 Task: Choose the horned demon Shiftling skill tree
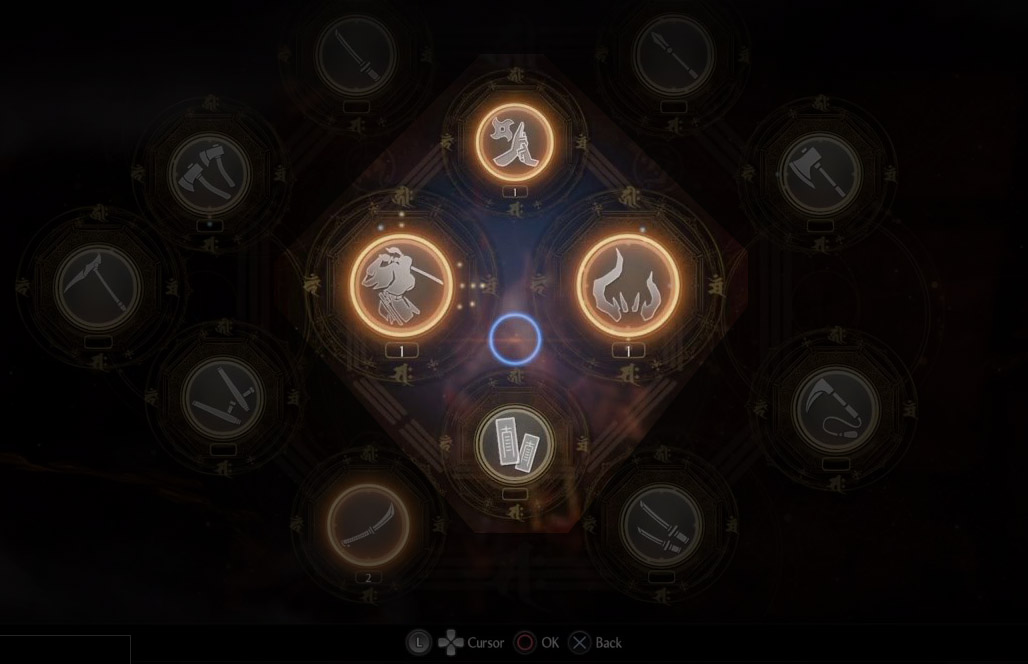pos(628,285)
